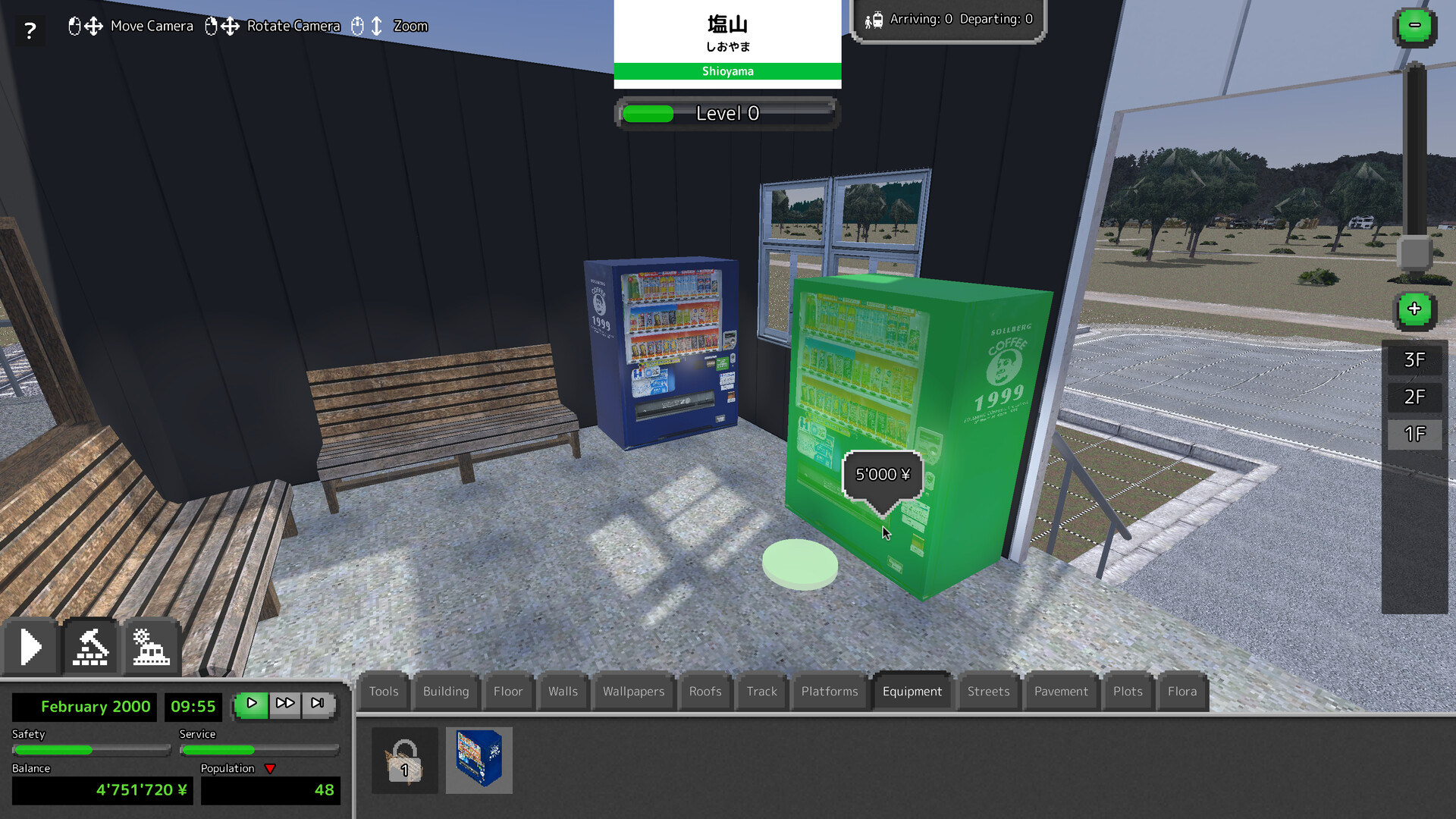This screenshot has width=1456, height=819.
Task: Open the train station management mode icon
Action: click(152, 646)
